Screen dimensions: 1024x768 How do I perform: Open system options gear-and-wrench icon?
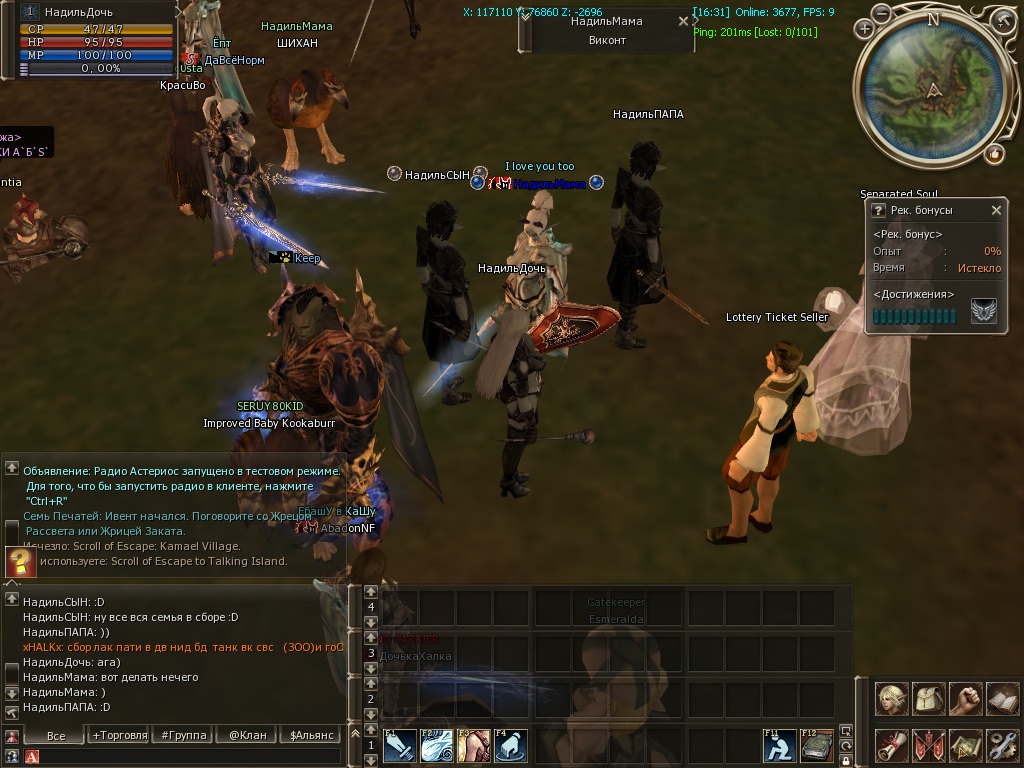(x=1002, y=745)
